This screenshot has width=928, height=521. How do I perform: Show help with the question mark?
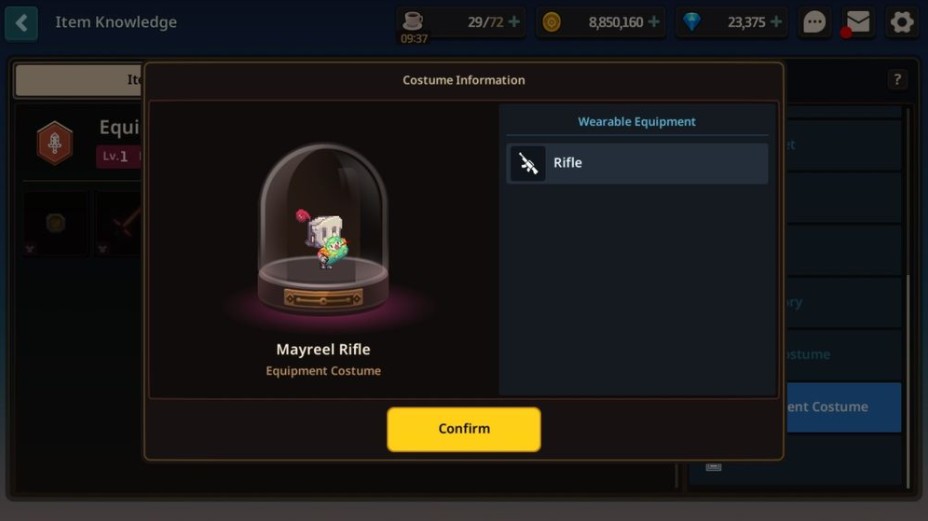(897, 80)
